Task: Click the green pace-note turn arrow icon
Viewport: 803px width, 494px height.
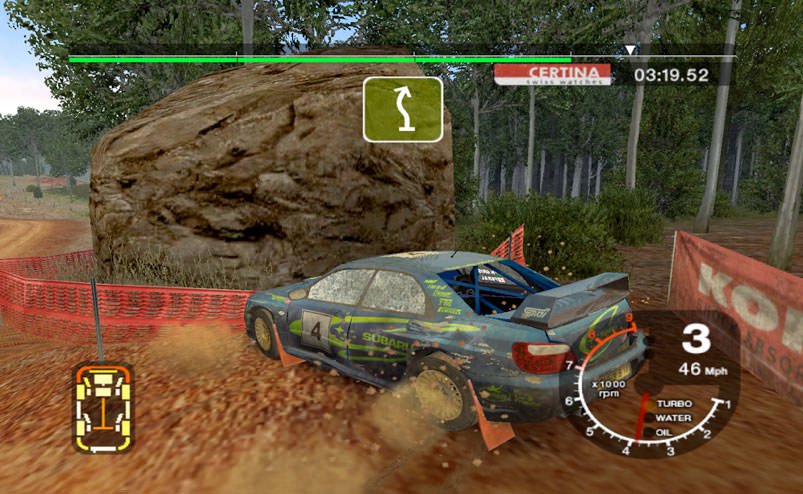Action: [x=402, y=109]
